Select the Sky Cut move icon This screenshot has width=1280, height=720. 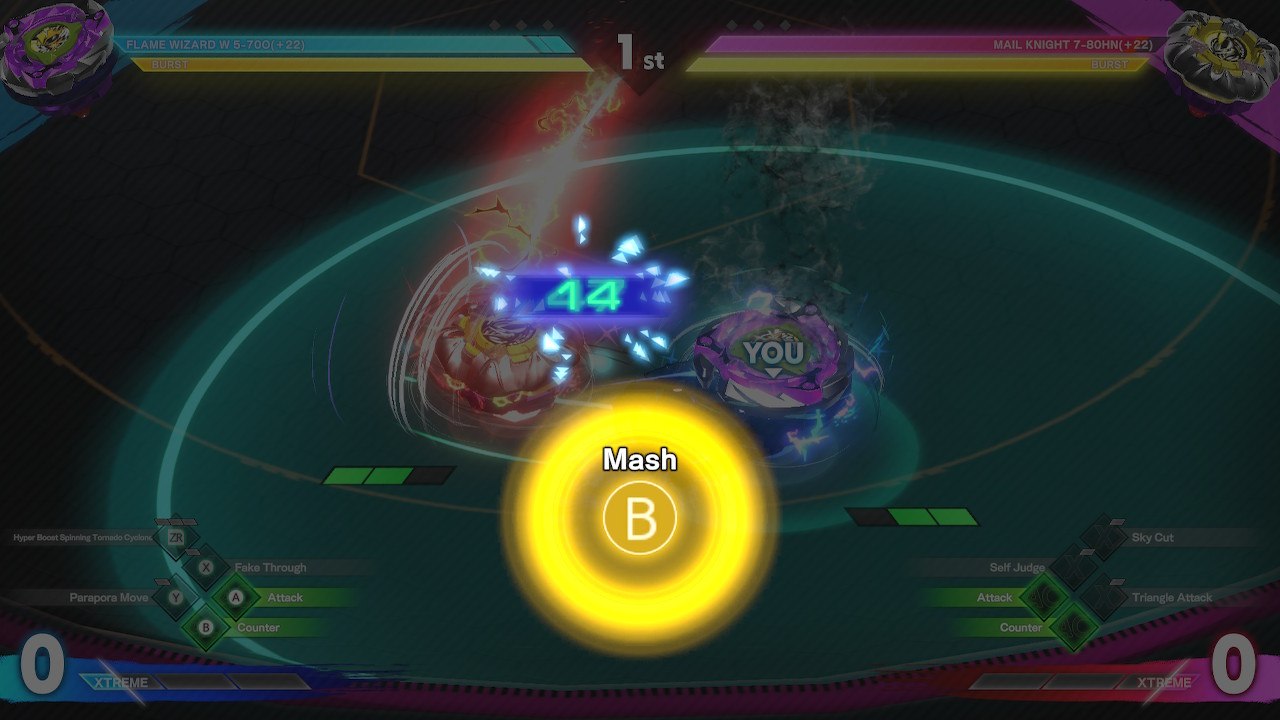(x=1104, y=538)
